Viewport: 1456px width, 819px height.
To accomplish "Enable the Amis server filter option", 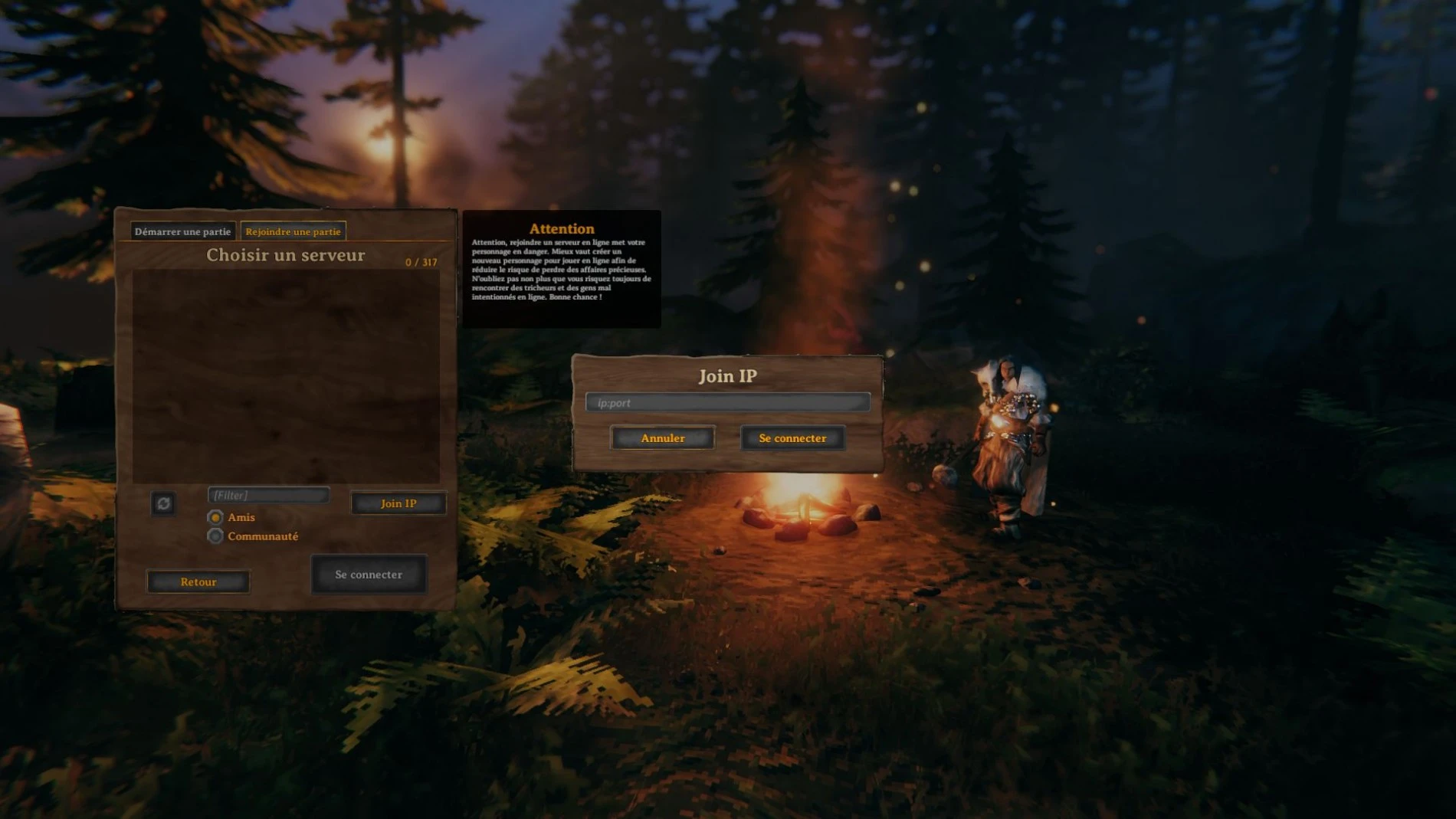I will click(218, 517).
